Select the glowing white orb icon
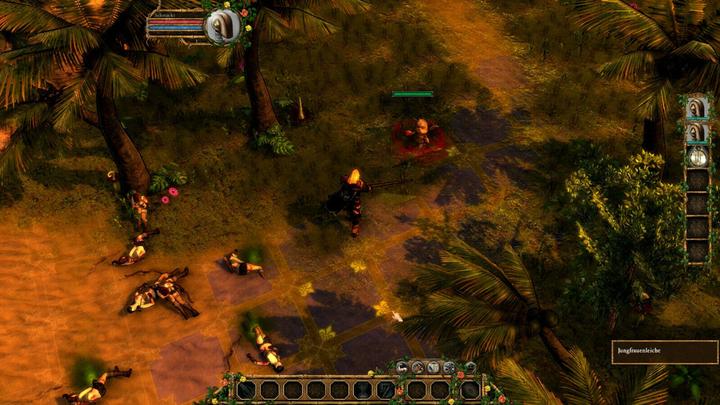This screenshot has width=720, height=405. (x=697, y=156)
